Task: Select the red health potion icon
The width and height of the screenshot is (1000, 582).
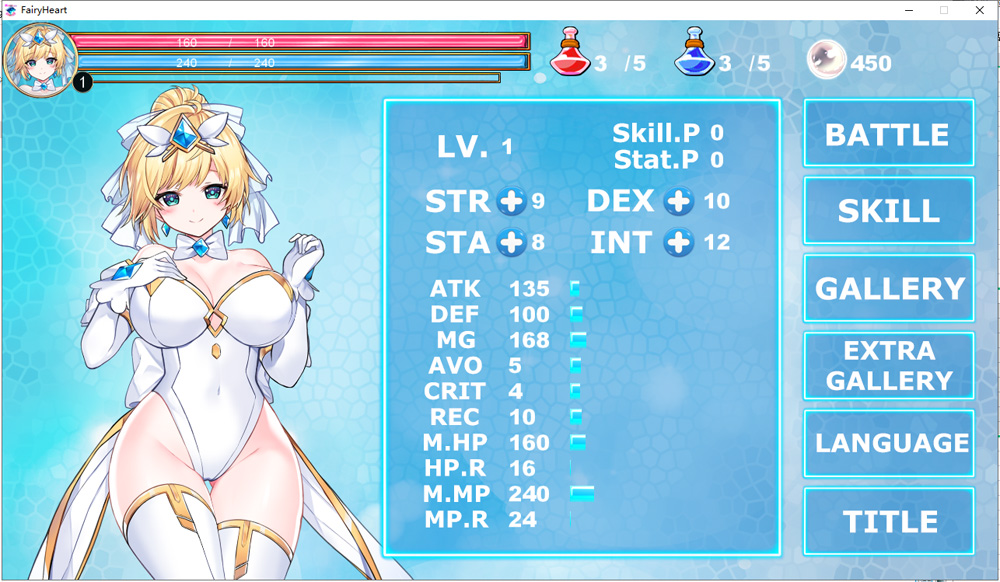Action: tap(568, 54)
